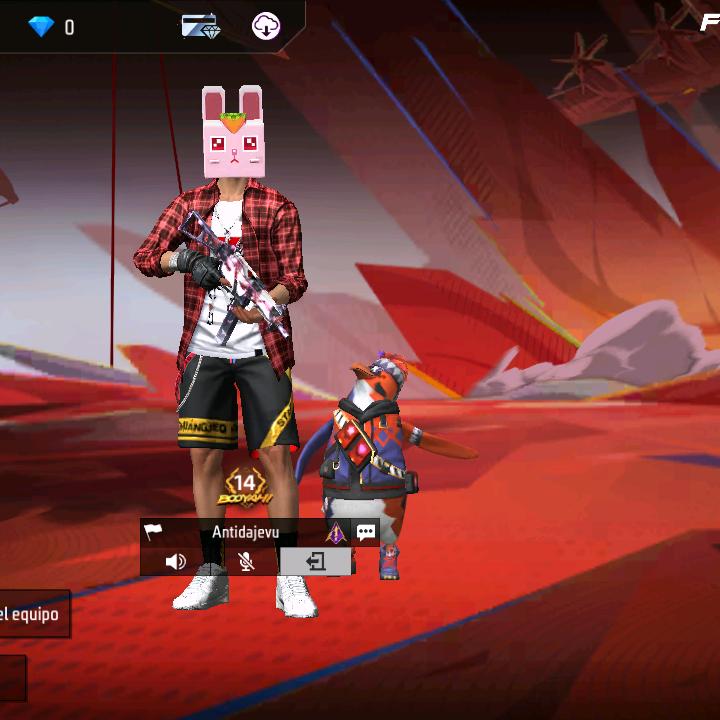
Task: Leave the squad with the exit button
Action: click(315, 562)
